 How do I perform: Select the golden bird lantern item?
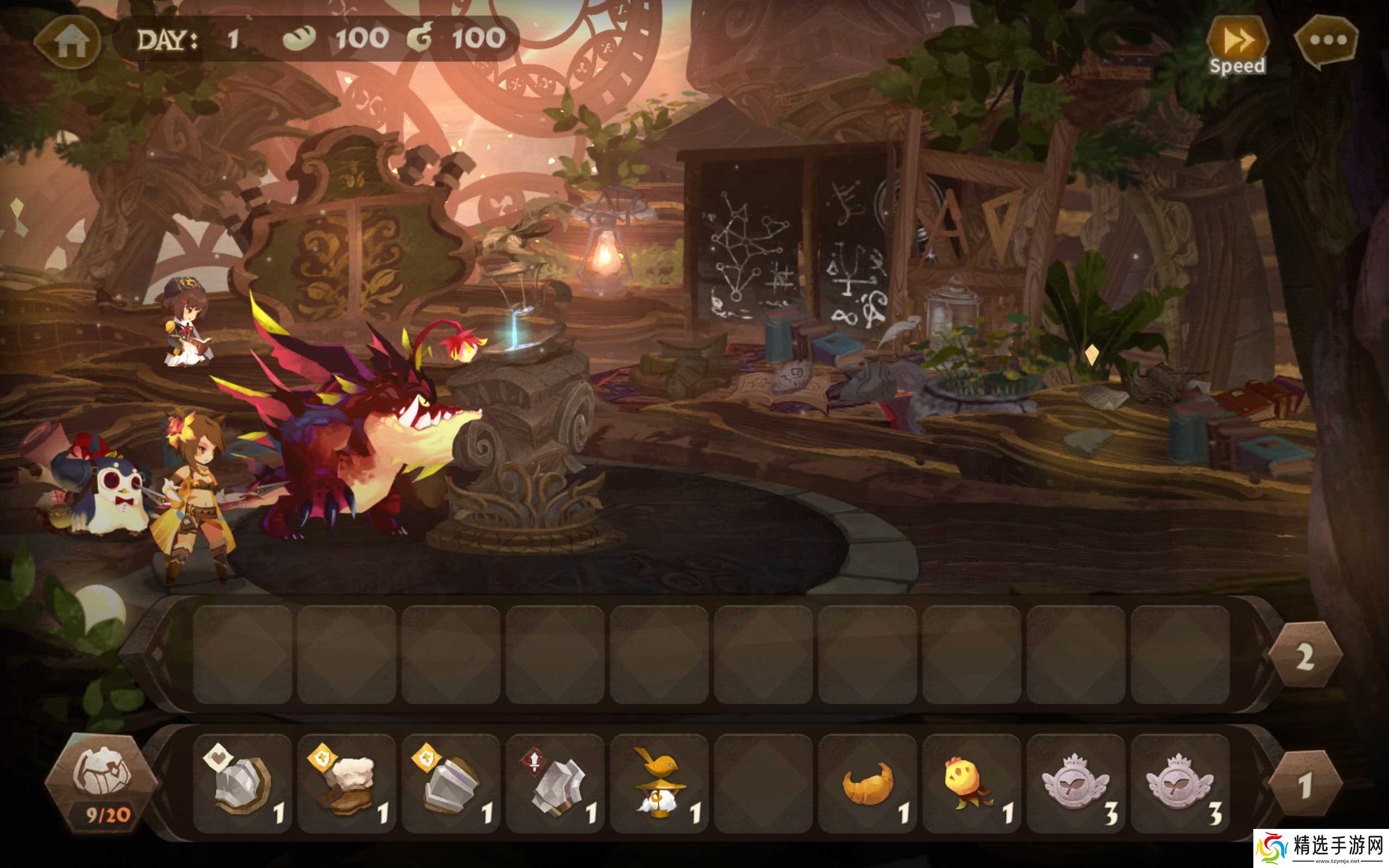click(x=659, y=783)
